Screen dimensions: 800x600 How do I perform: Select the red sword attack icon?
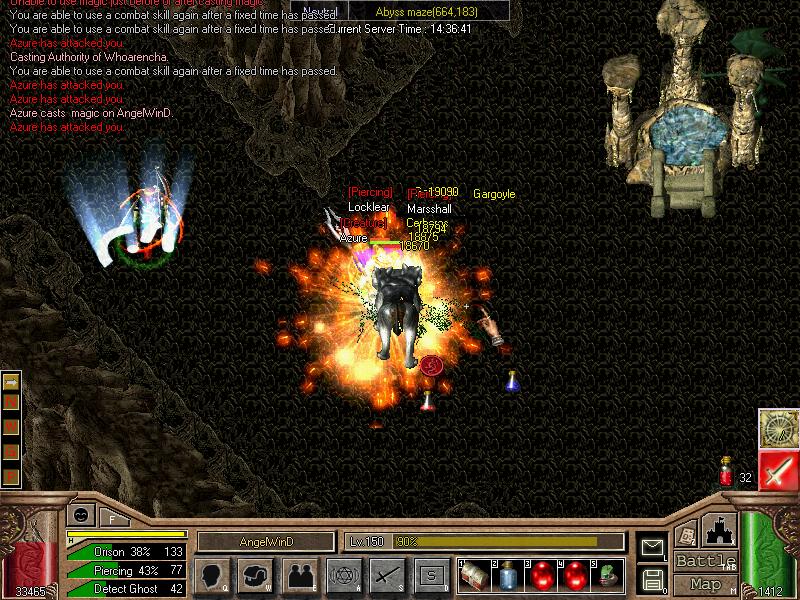pos(777,470)
